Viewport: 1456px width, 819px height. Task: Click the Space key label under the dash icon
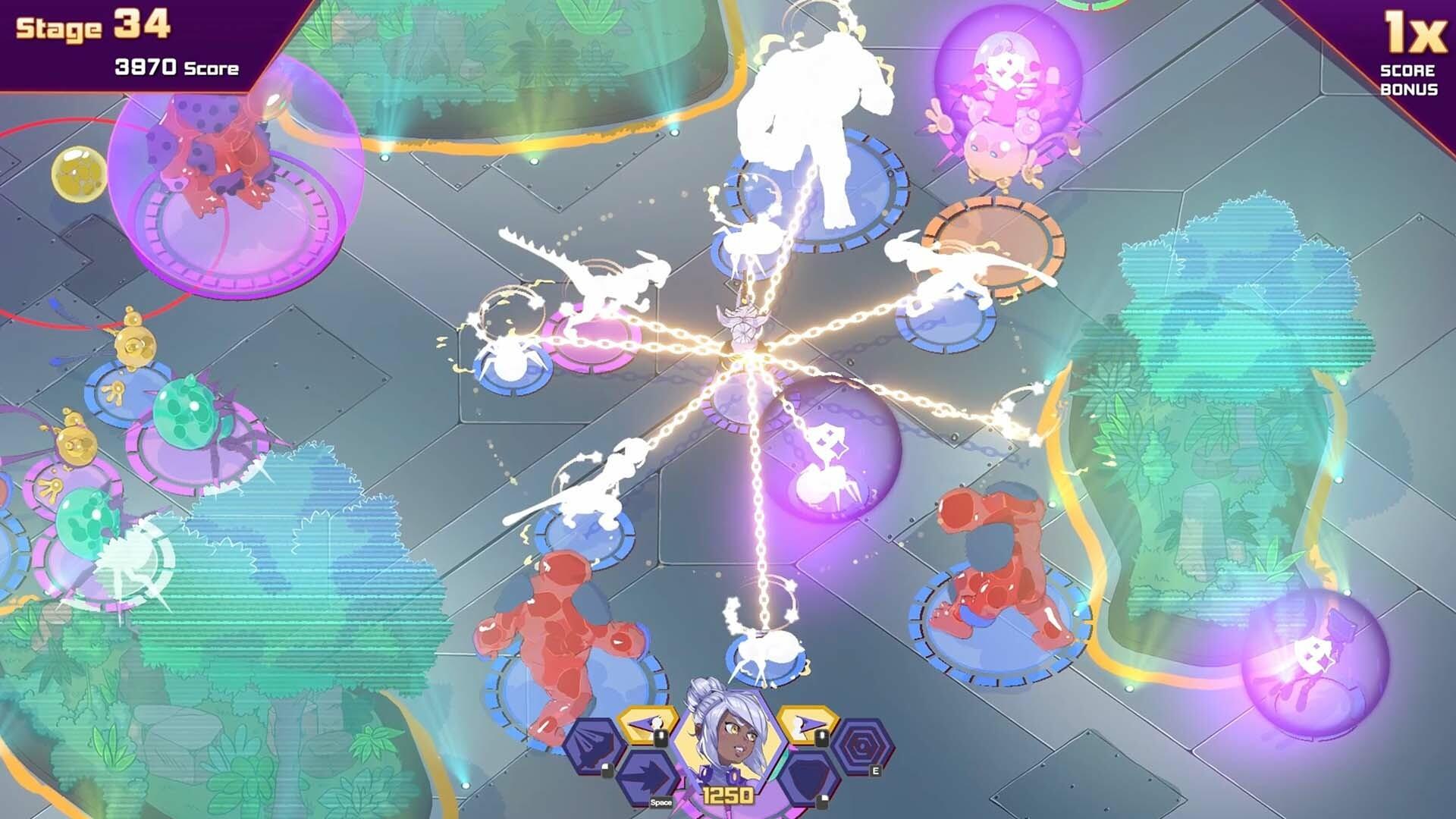click(x=662, y=802)
